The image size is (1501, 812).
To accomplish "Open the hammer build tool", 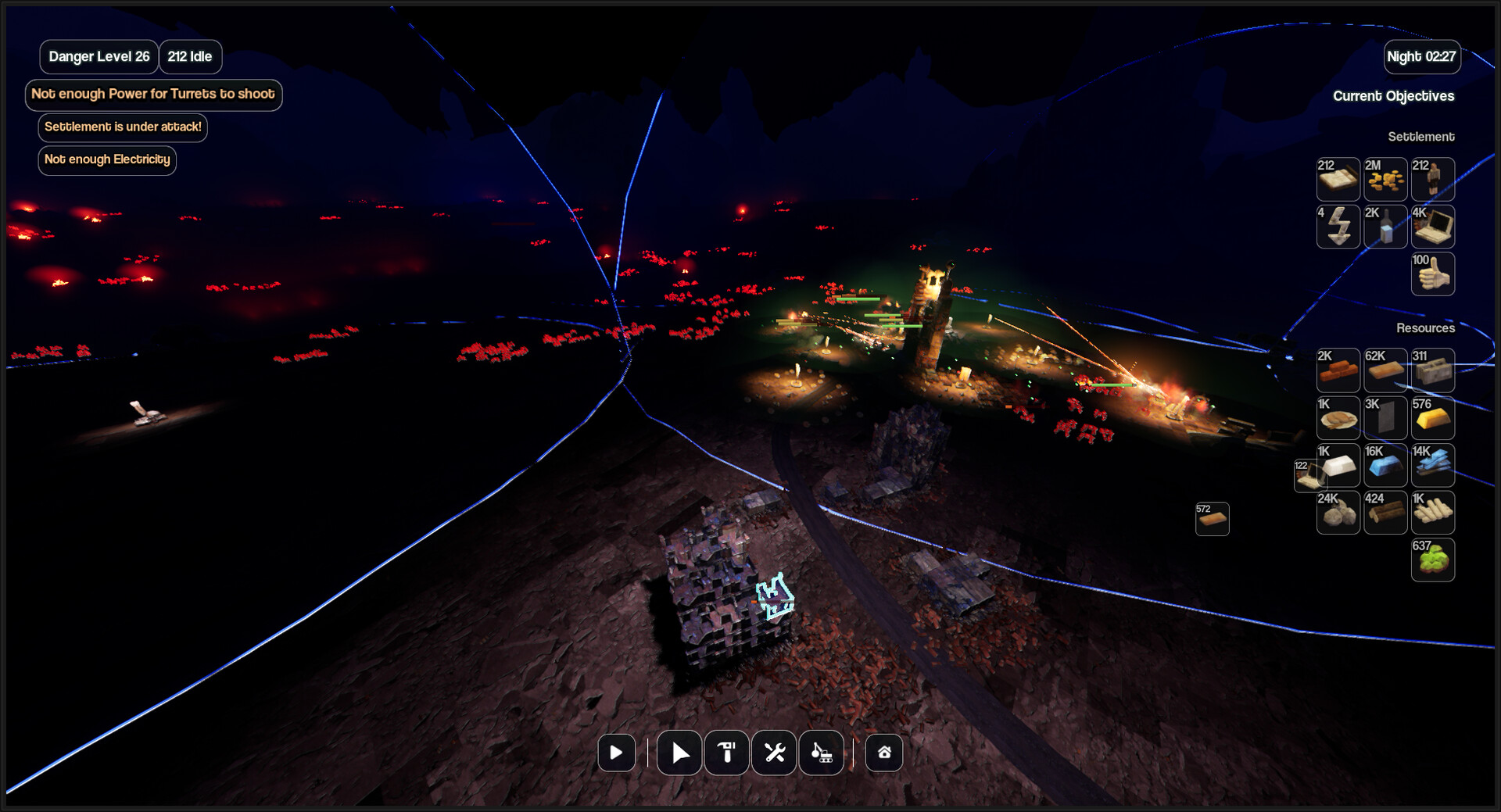I will tap(727, 753).
